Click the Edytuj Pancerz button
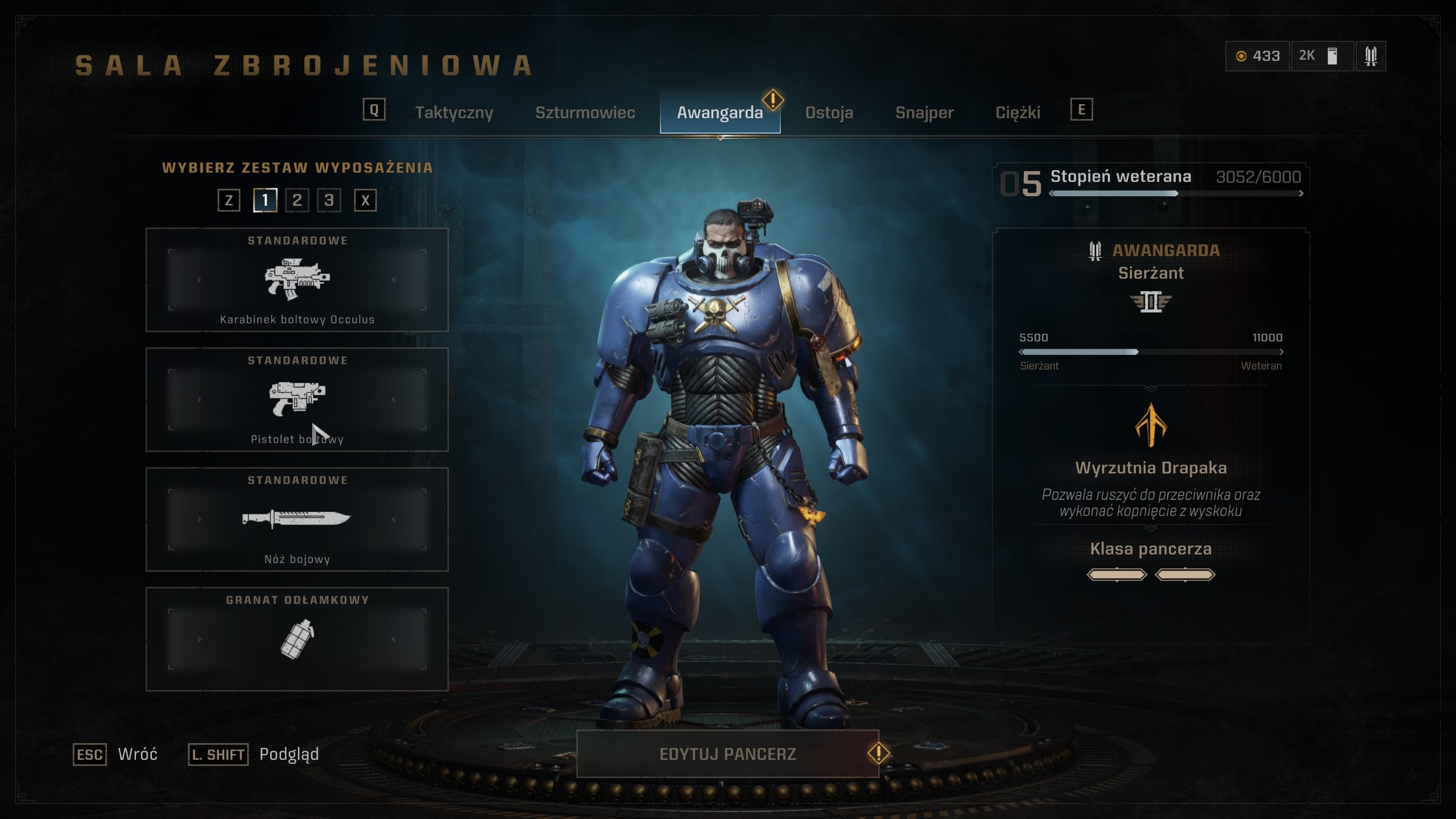Screen dimensions: 1456x819 [x=727, y=754]
